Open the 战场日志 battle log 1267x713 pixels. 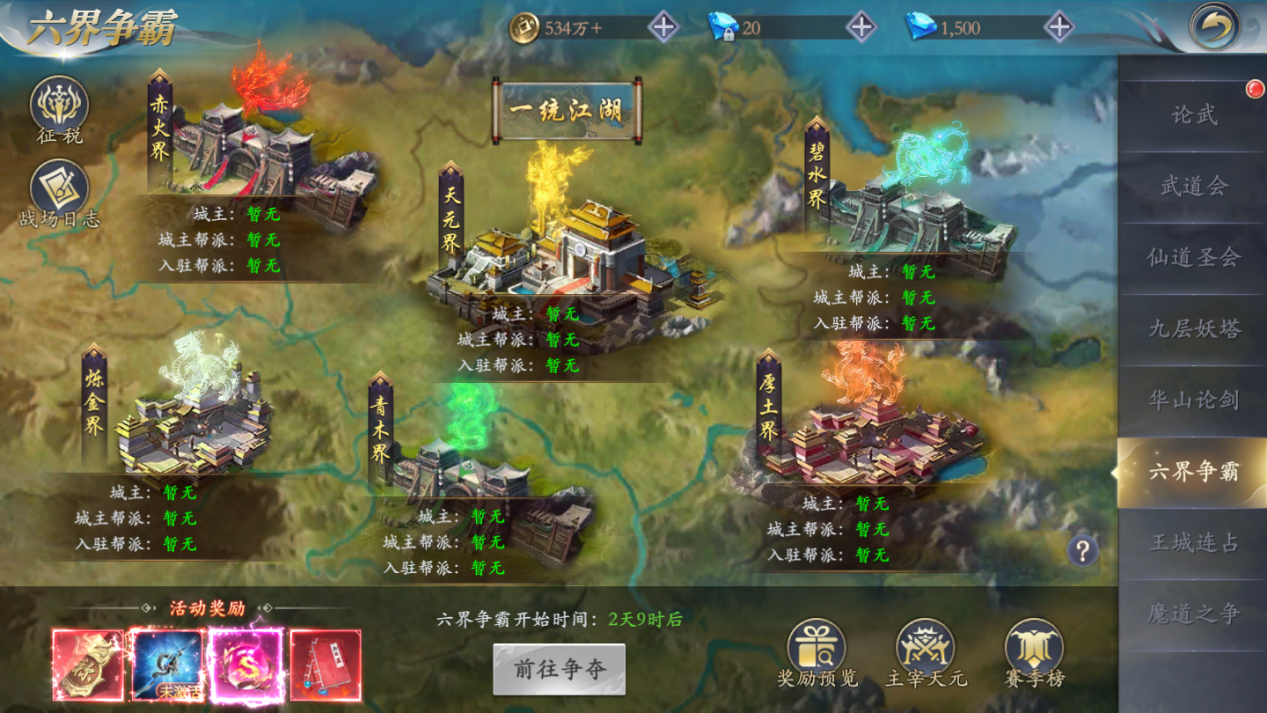[59, 192]
